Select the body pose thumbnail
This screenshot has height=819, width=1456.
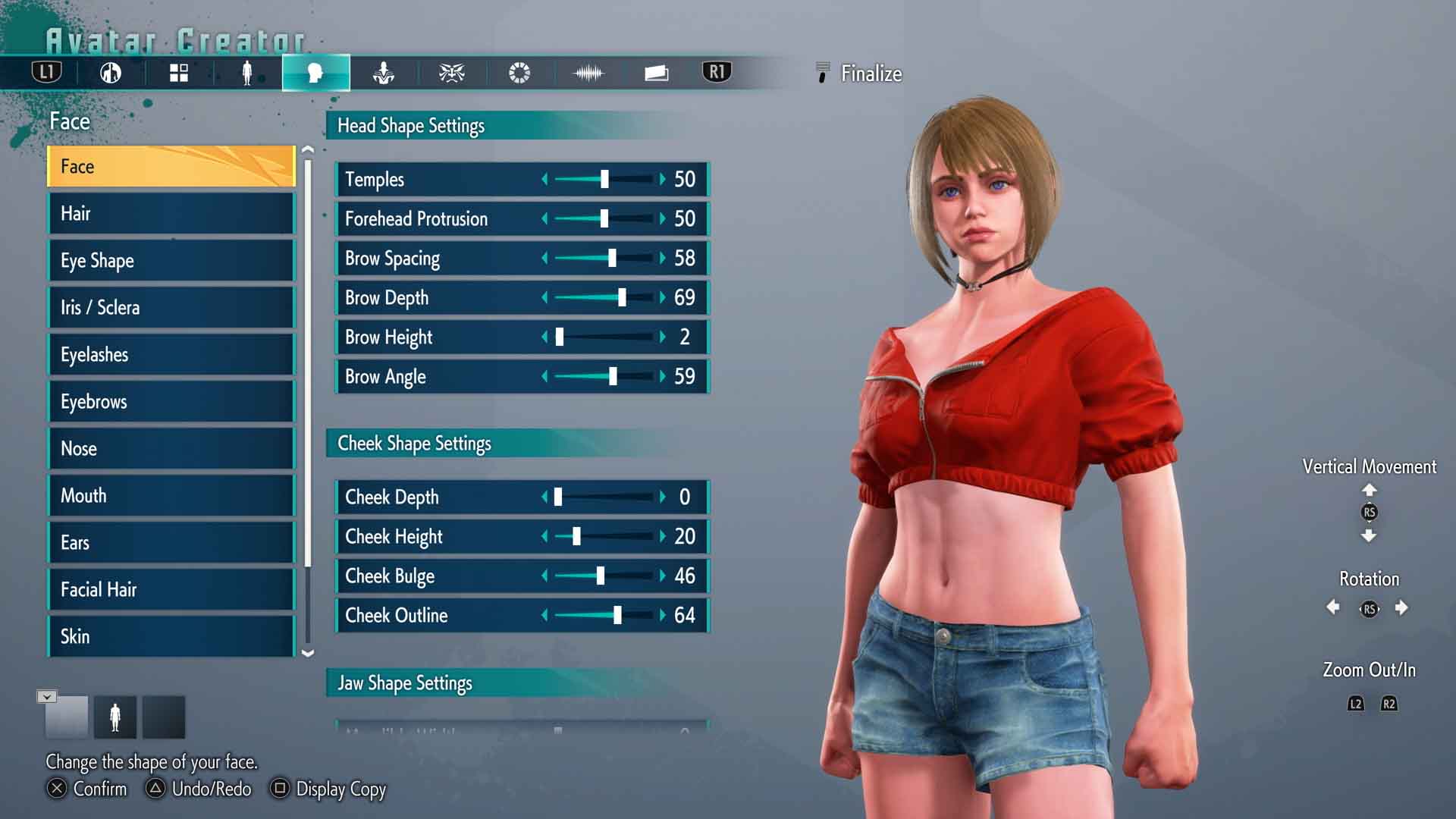[x=116, y=716]
